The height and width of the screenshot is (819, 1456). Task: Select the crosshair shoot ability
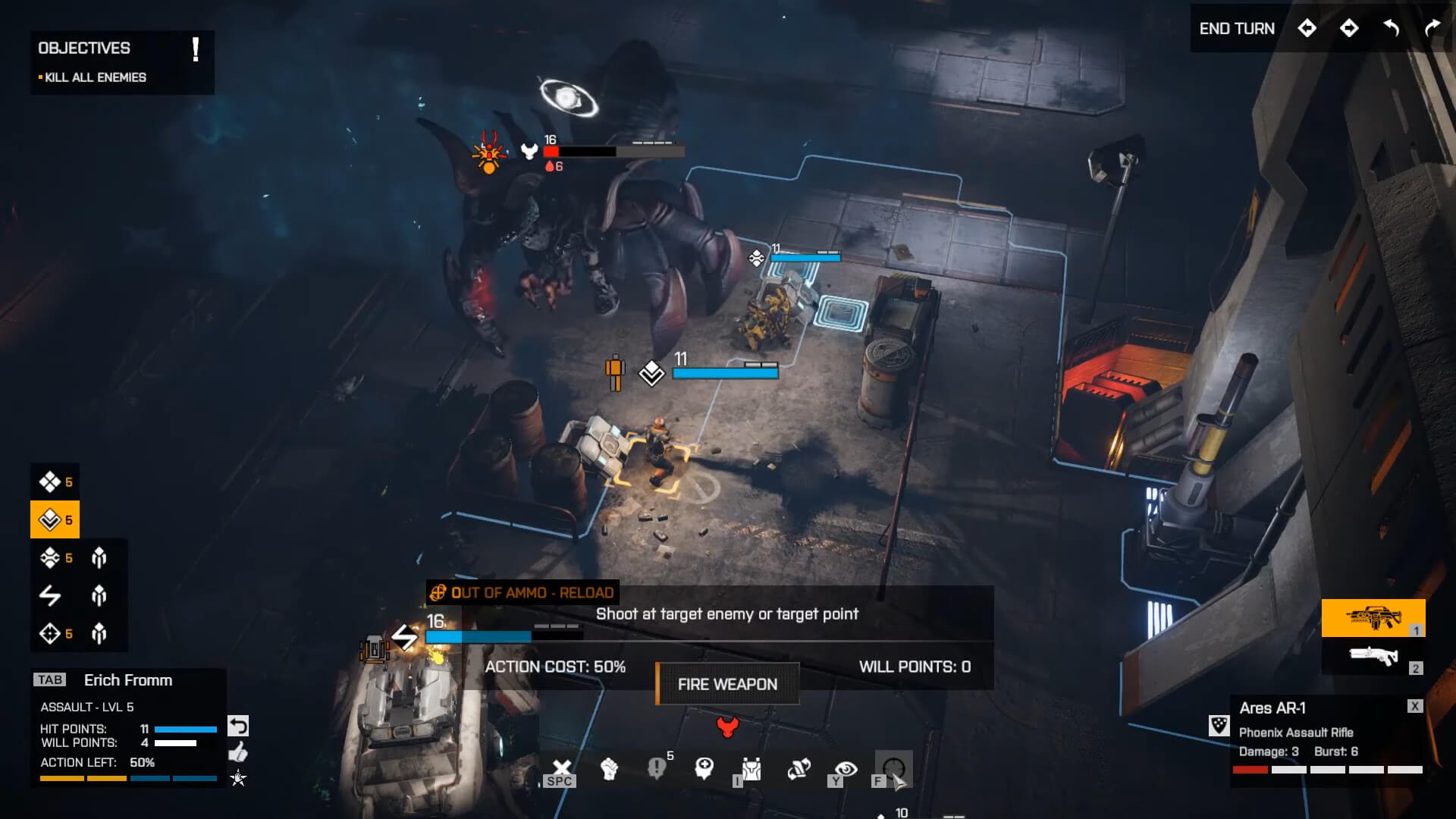click(x=893, y=768)
